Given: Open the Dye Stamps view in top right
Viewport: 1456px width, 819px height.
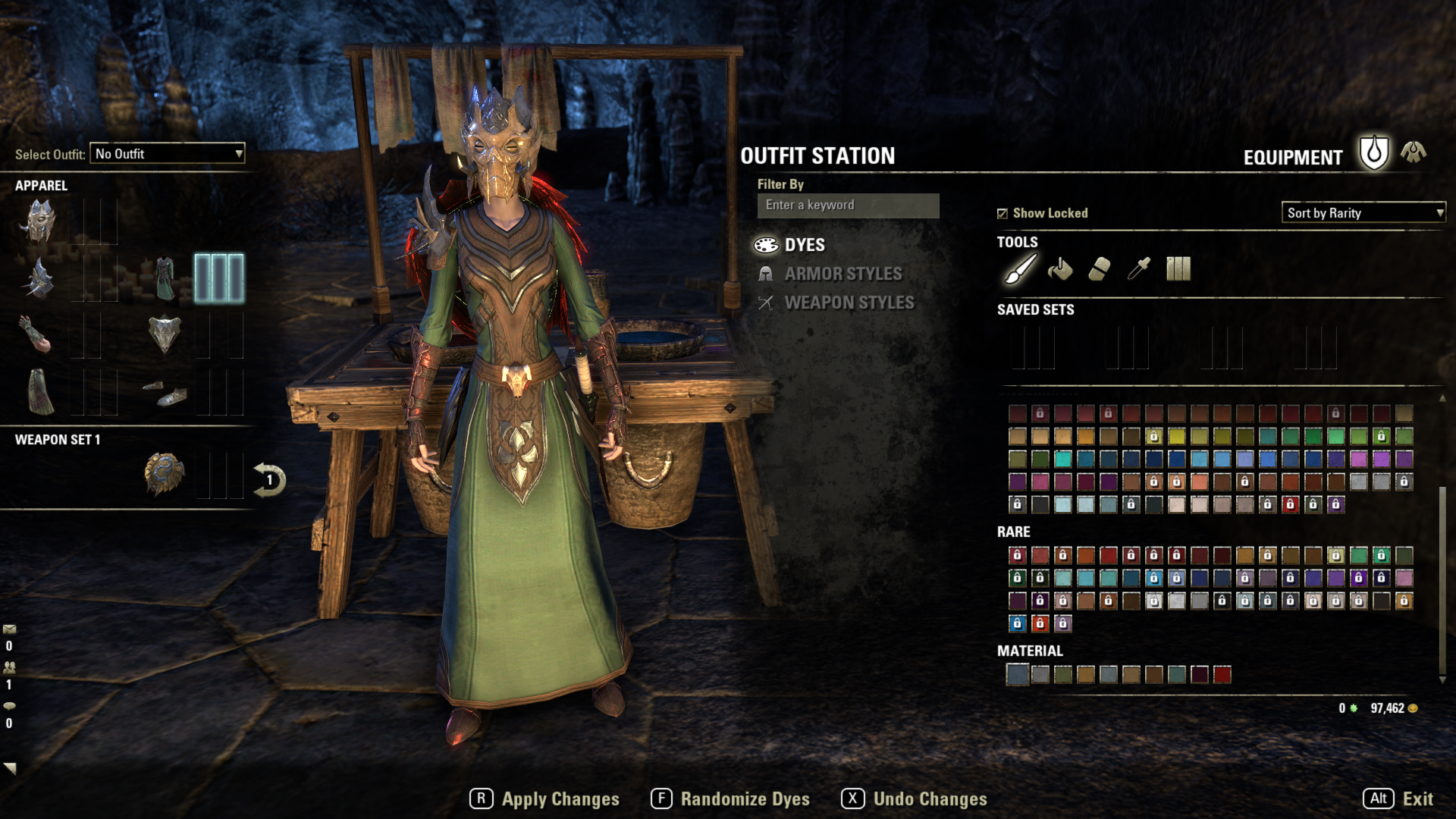Looking at the screenshot, I should pyautogui.click(x=1178, y=268).
